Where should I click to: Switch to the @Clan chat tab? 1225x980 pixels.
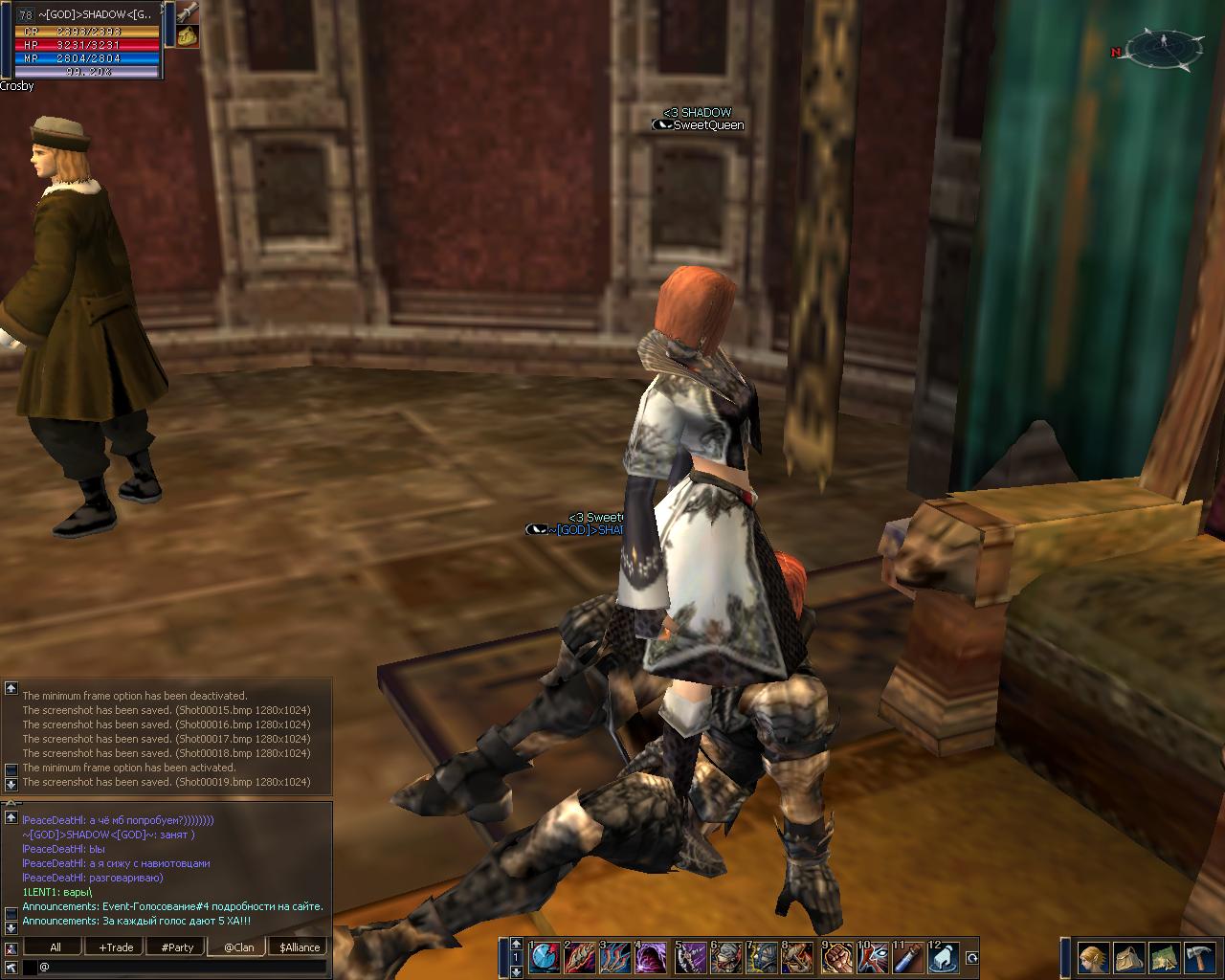[239, 947]
